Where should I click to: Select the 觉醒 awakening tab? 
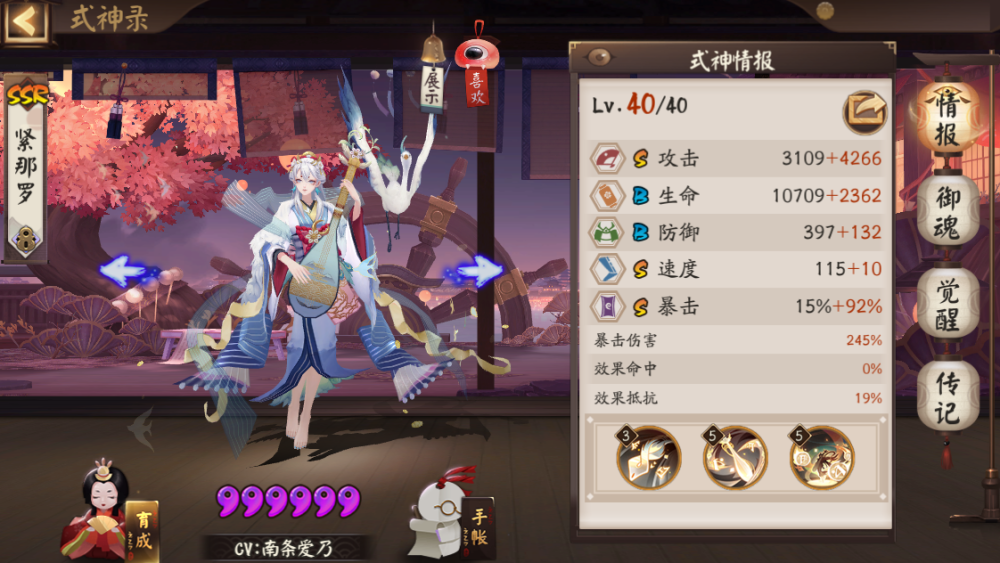point(948,303)
